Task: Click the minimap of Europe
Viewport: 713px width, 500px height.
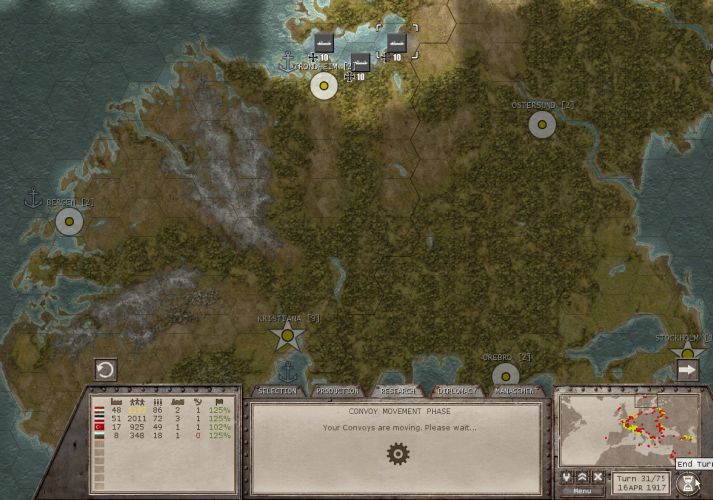Action: click(x=627, y=430)
